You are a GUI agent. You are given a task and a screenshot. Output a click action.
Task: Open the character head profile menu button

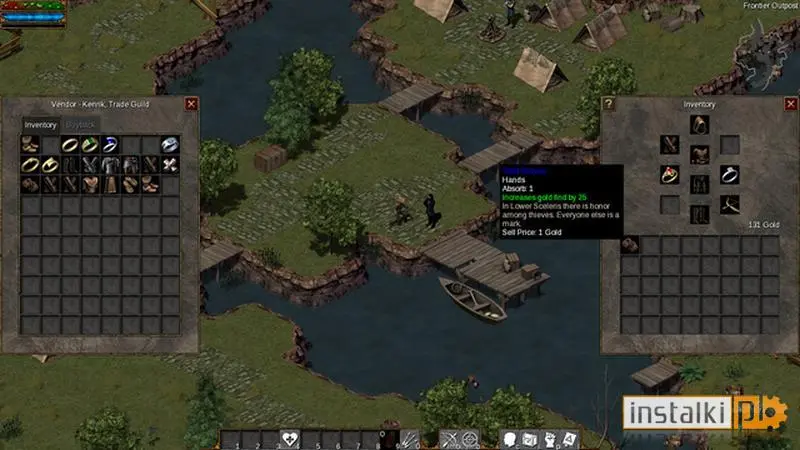tap(510, 439)
